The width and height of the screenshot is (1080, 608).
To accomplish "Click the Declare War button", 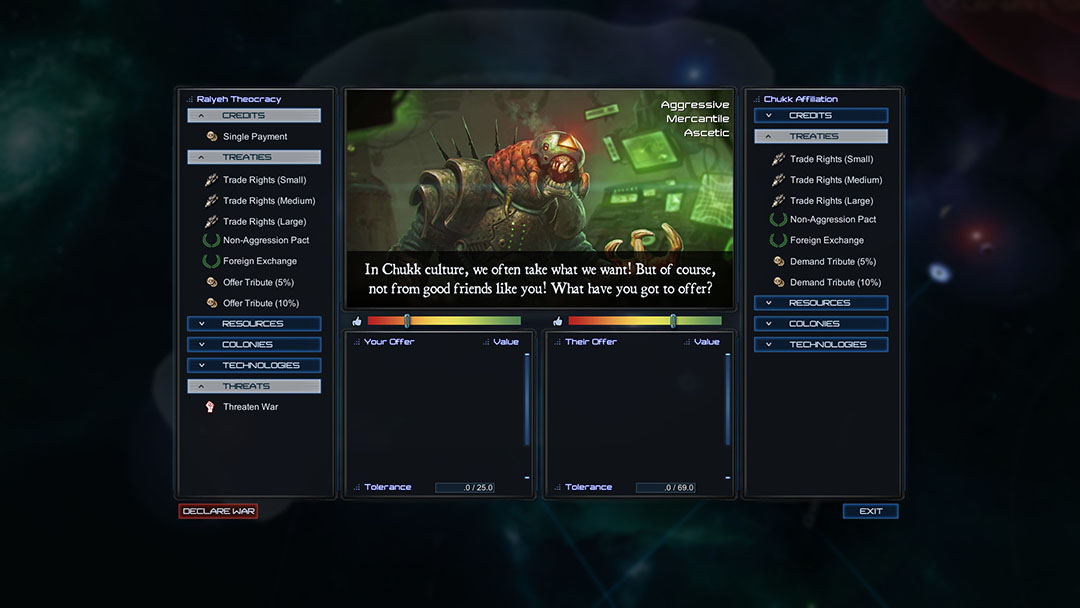I will click(218, 511).
